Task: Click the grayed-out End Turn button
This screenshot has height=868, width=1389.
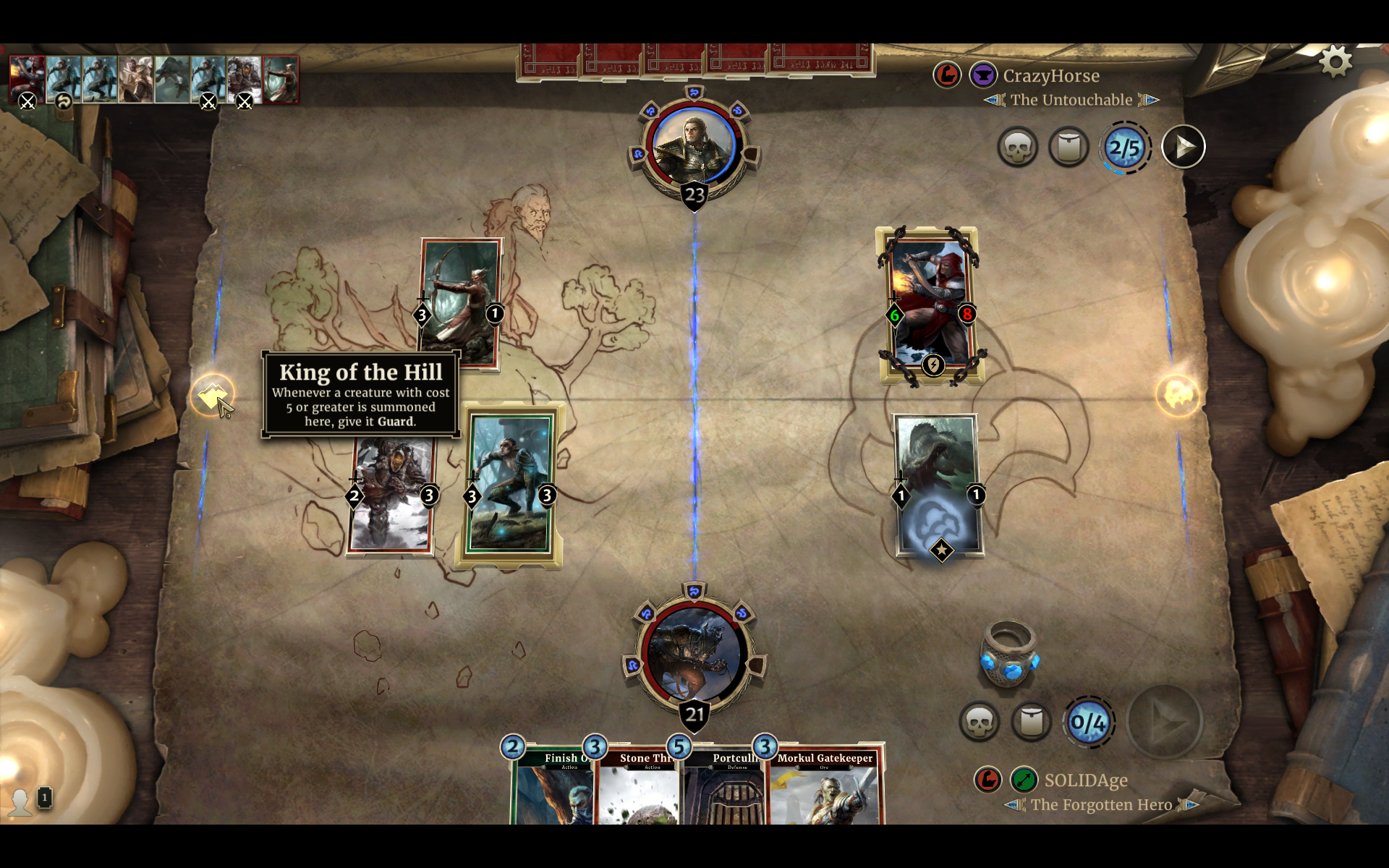Action: click(x=1165, y=721)
